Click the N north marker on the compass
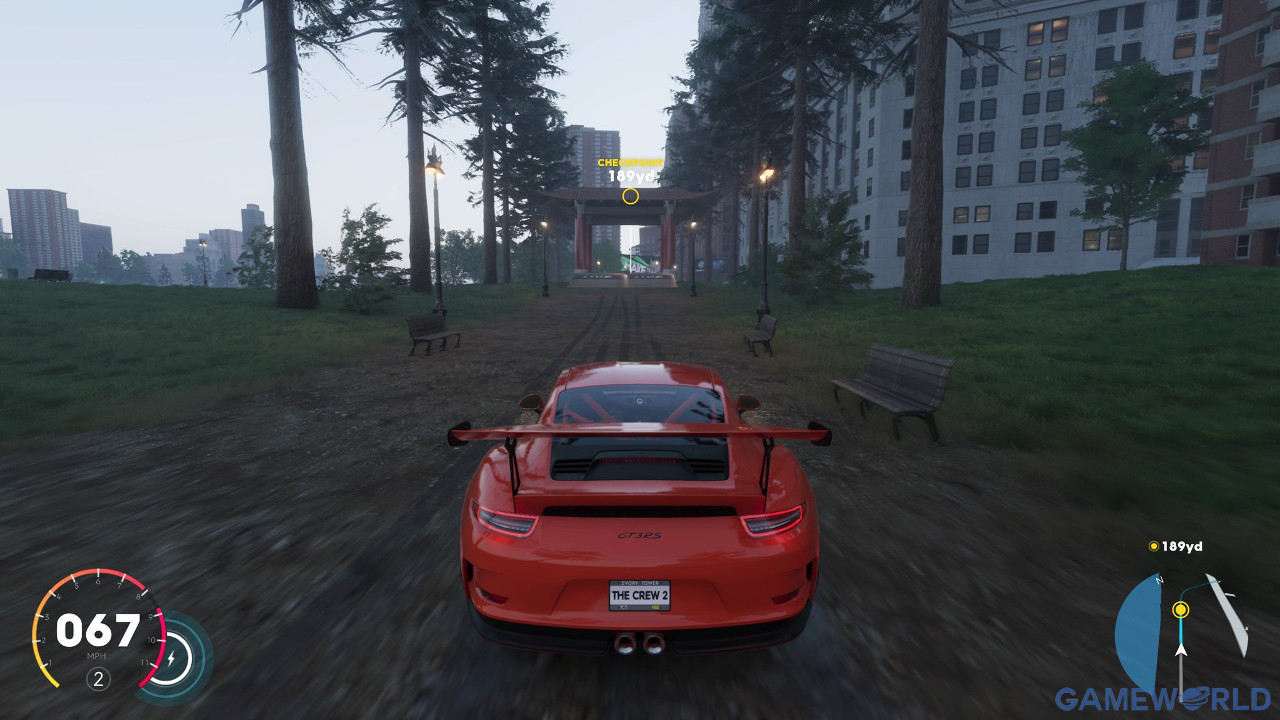This screenshot has width=1280, height=720. click(1159, 580)
